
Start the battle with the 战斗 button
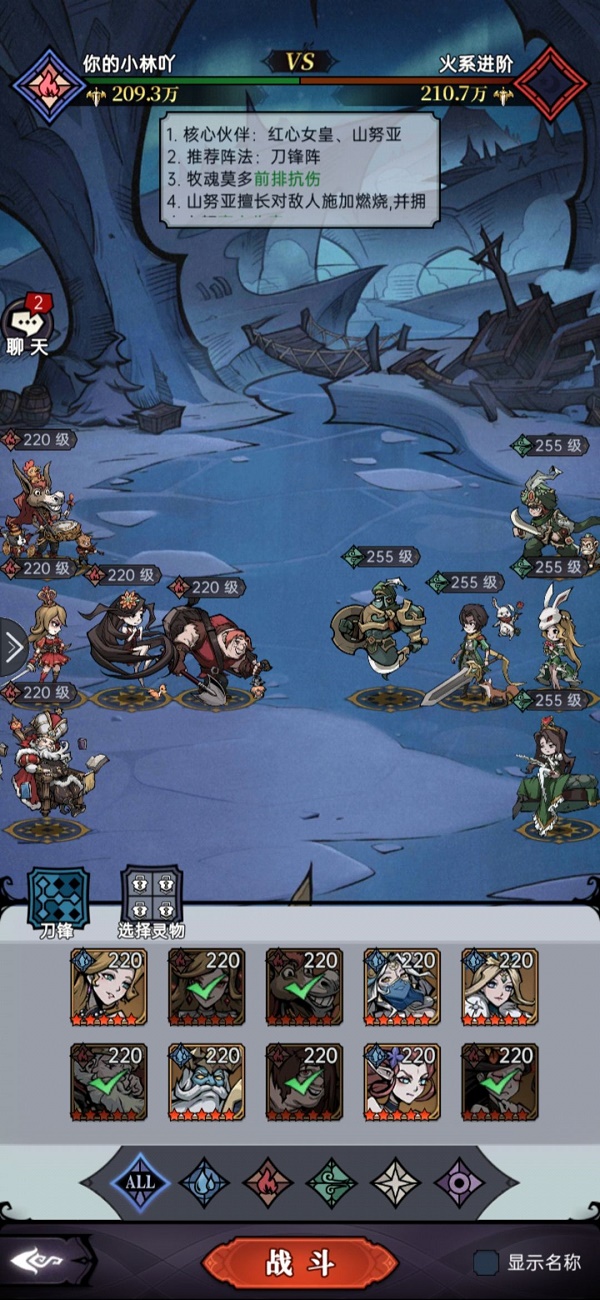coord(300,1263)
